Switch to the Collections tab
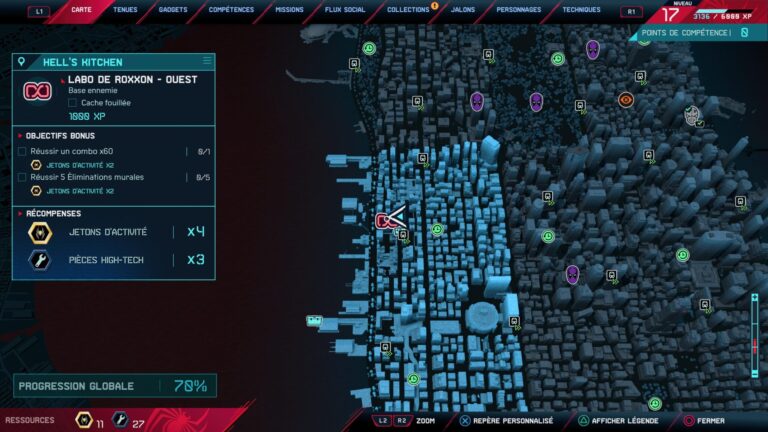The width and height of the screenshot is (768, 432). 408,10
